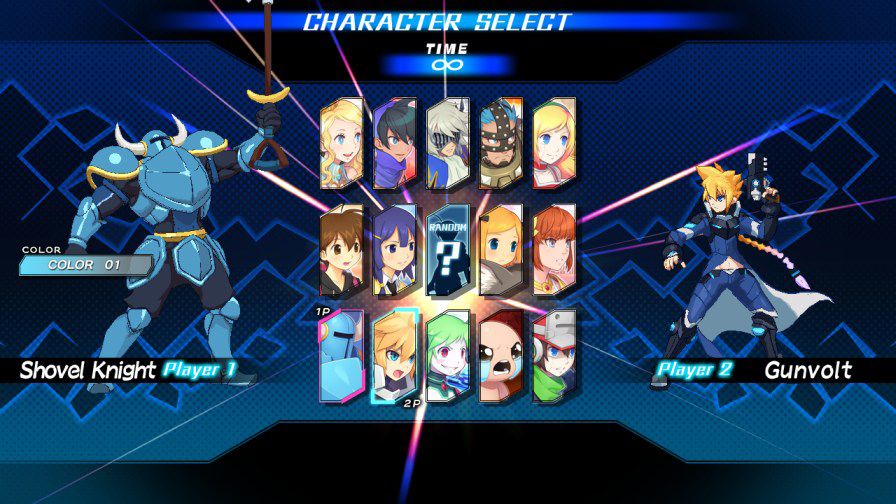The width and height of the screenshot is (896, 504).
Task: Pick the green-haired girl portrait
Action: pos(447,357)
